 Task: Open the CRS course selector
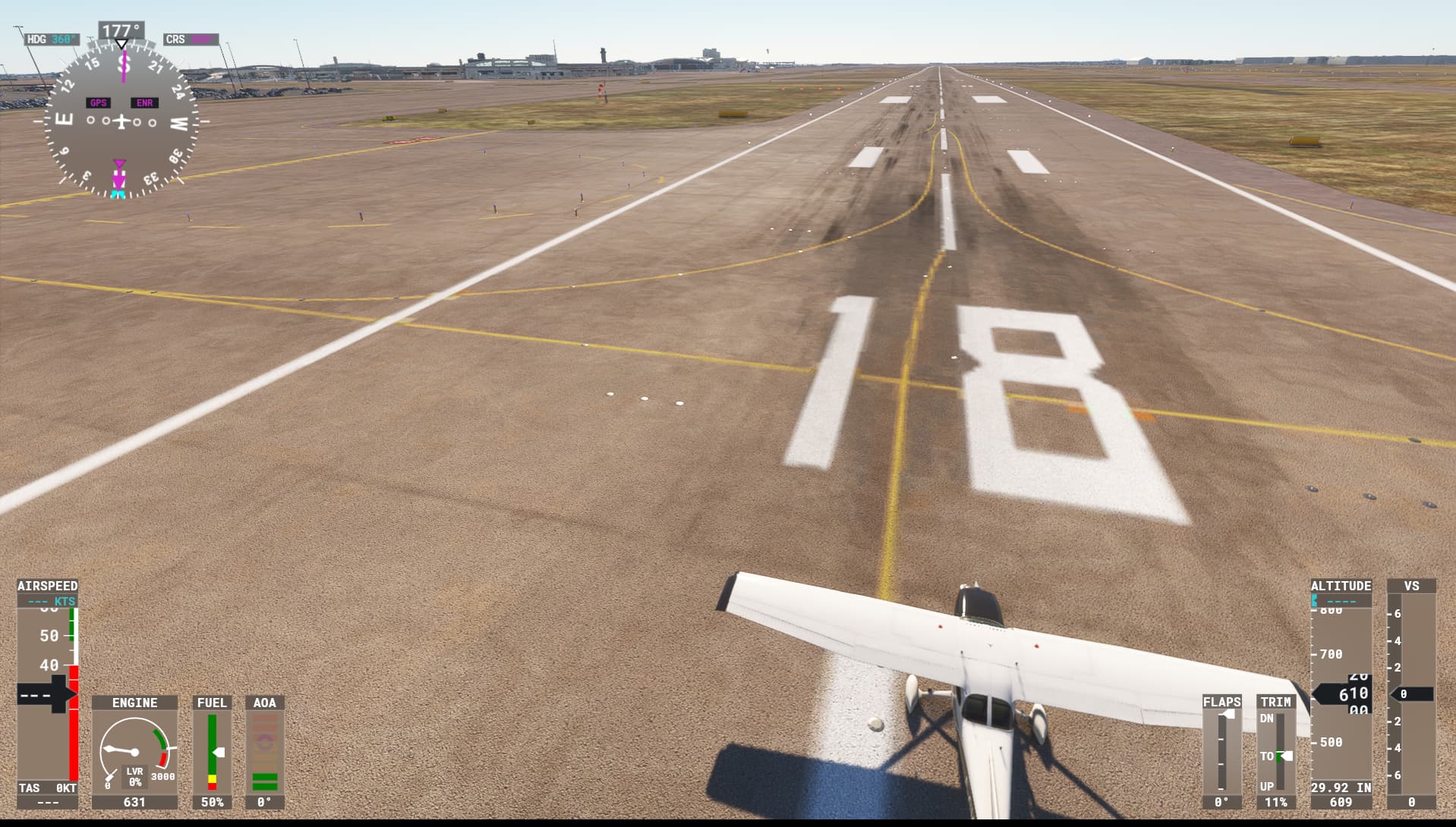pyautogui.click(x=190, y=39)
